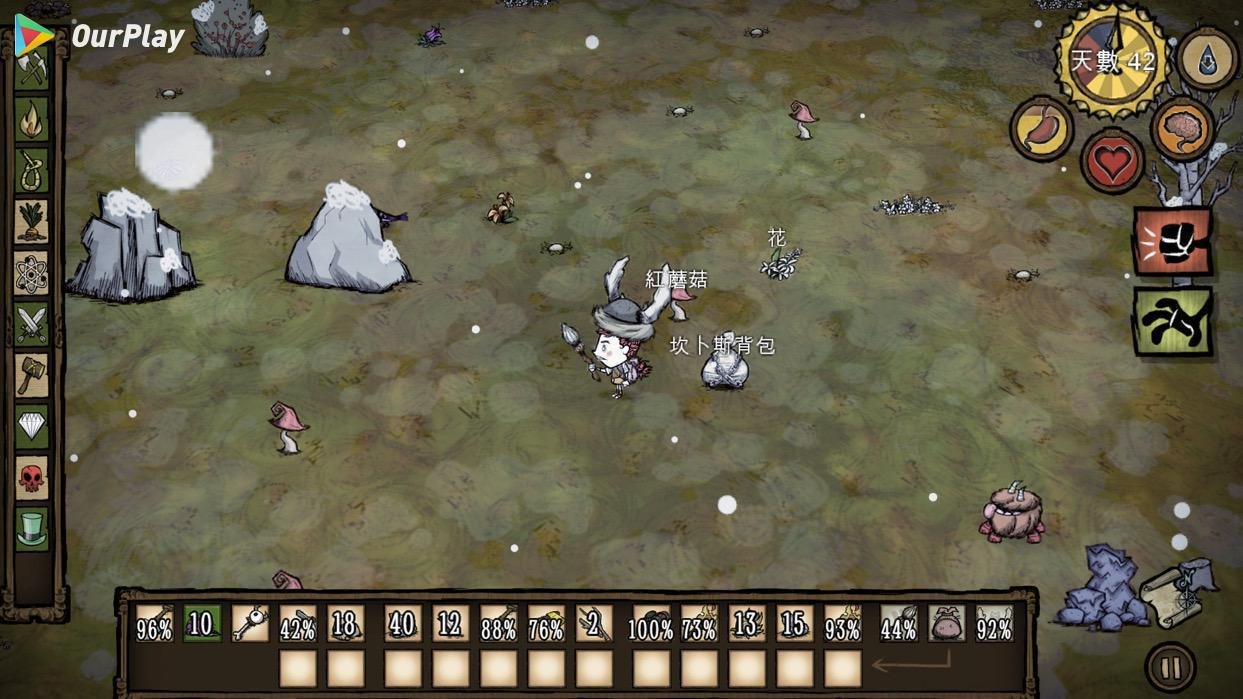Click the OurPlay overlay logo

pos(100,36)
